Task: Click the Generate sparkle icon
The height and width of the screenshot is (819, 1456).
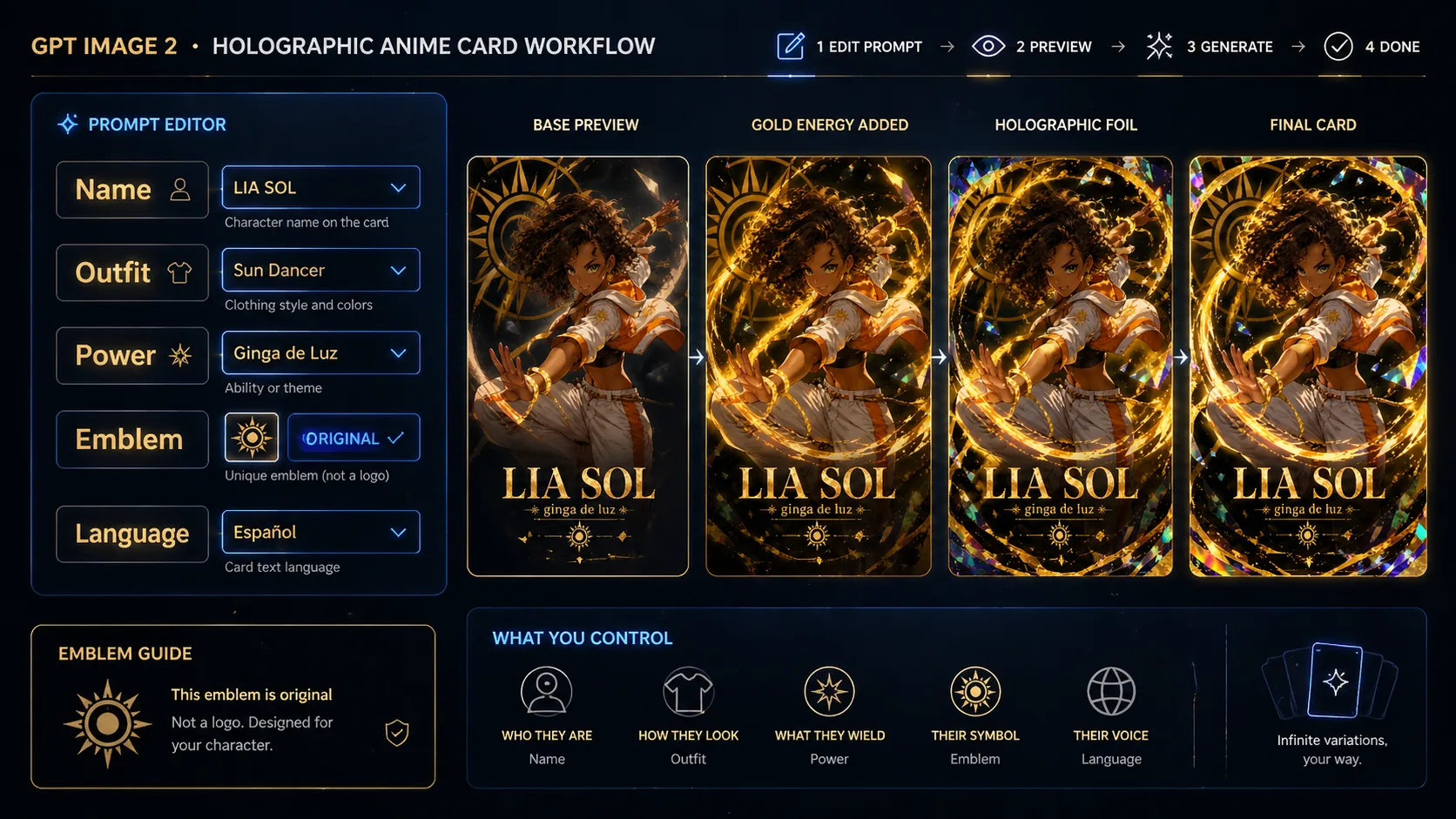Action: pos(1160,44)
